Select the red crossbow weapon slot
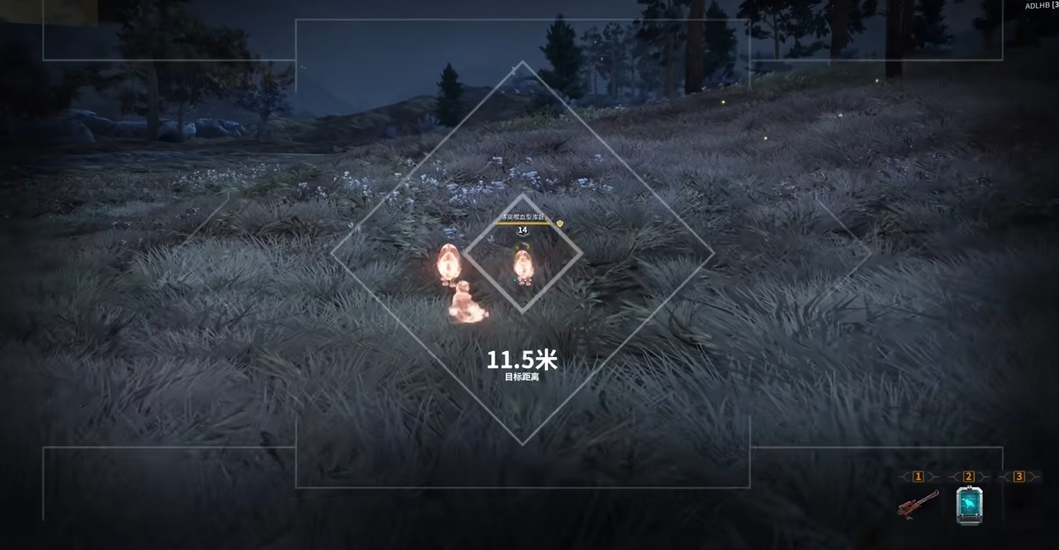 click(918, 505)
